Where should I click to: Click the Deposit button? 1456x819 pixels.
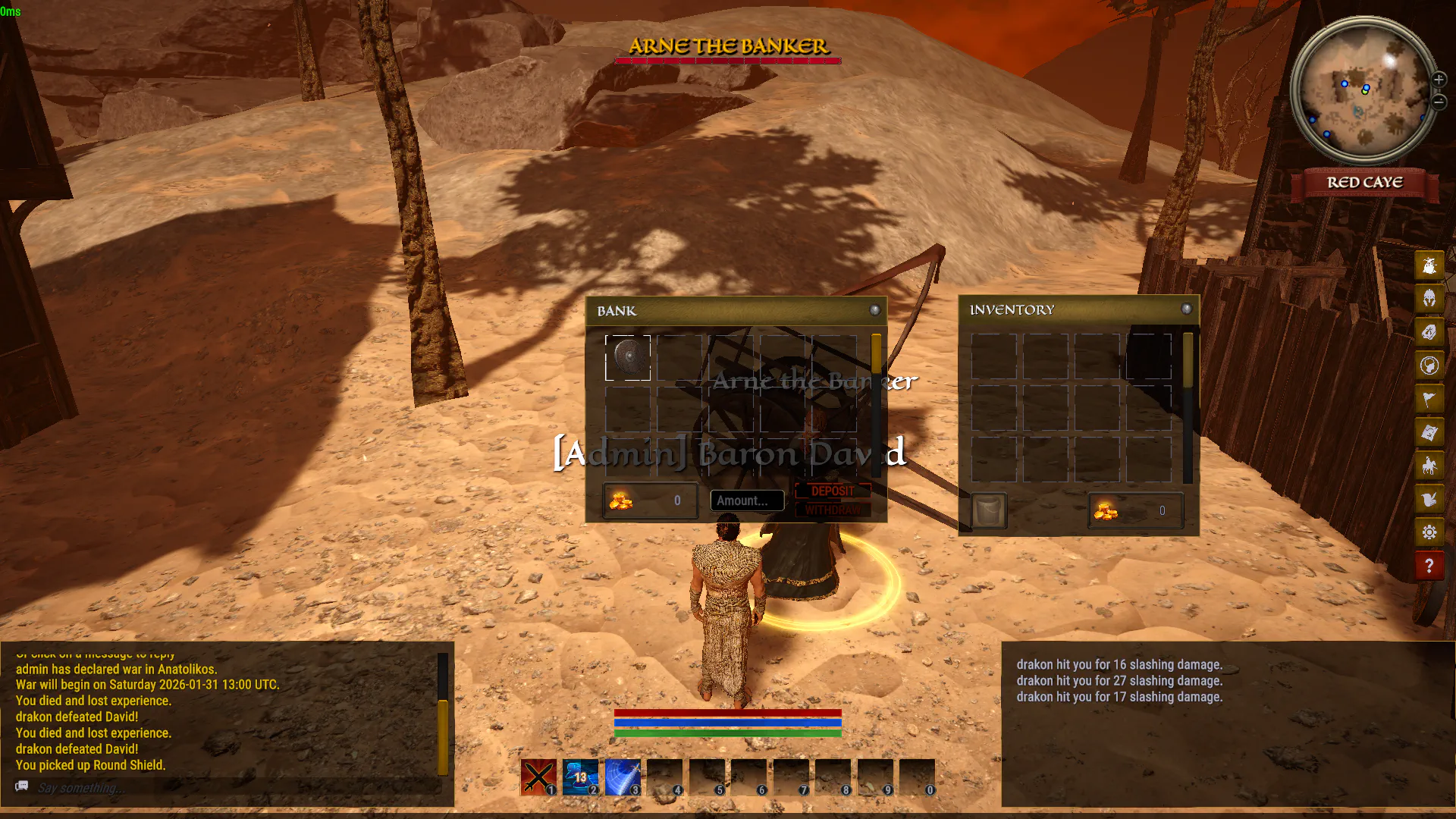[x=833, y=491]
